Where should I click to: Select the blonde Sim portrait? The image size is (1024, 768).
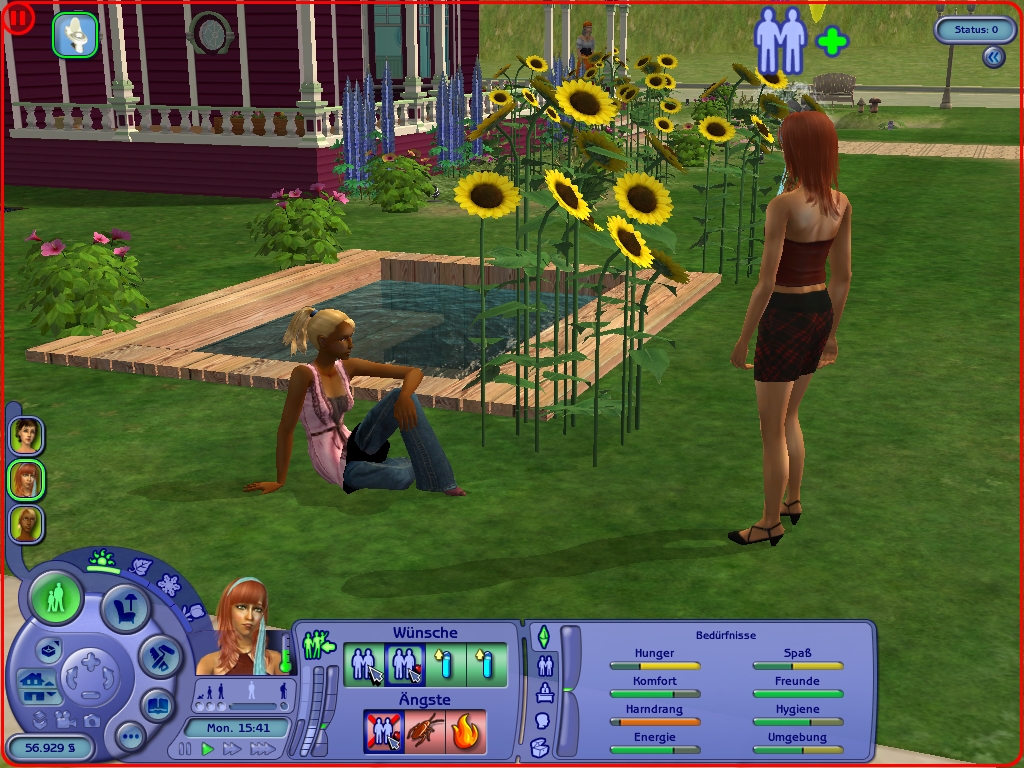[x=25, y=523]
